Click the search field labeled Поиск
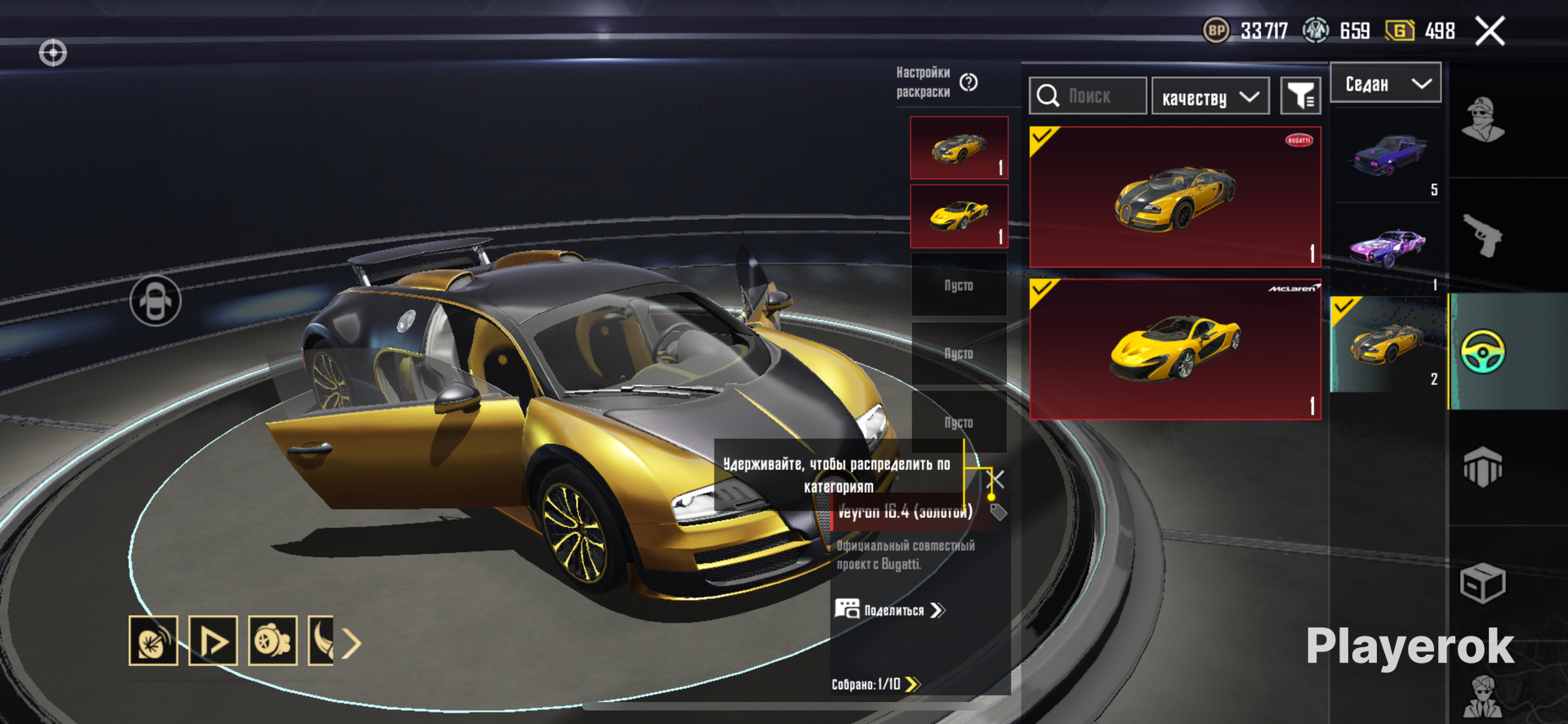 1088,96
